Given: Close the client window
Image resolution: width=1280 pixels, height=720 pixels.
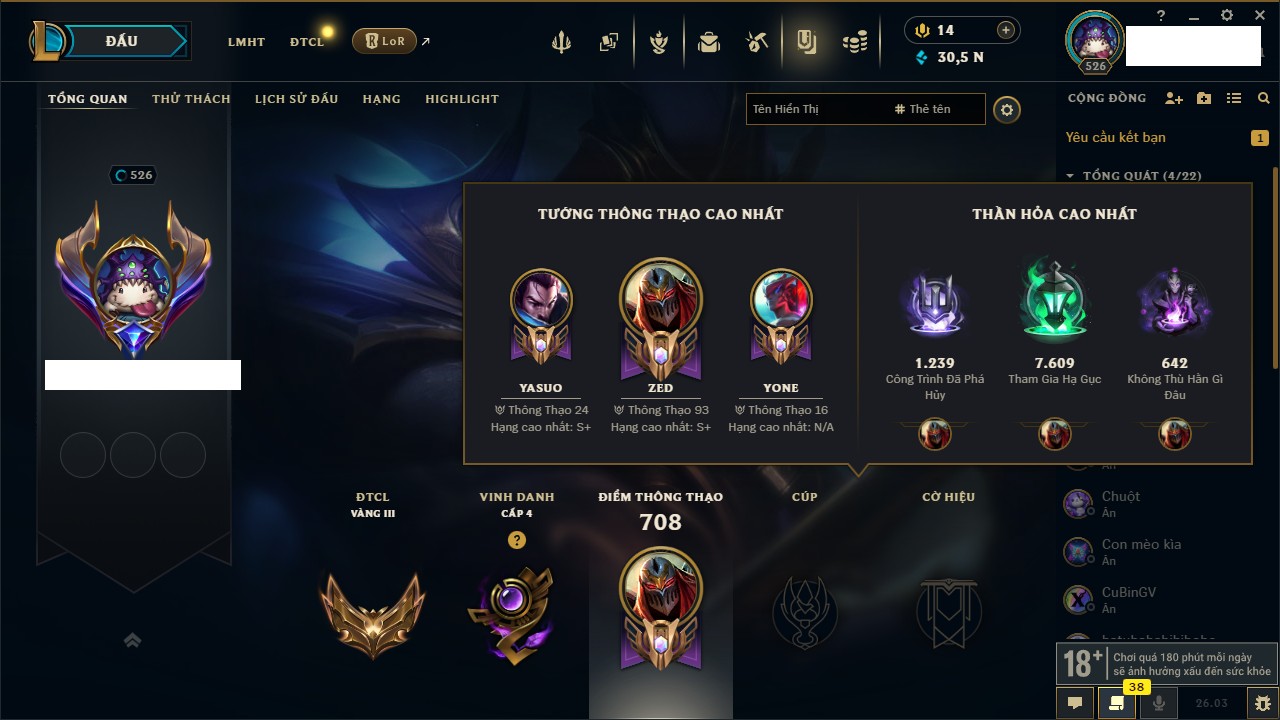Looking at the screenshot, I should click(x=1257, y=15).
